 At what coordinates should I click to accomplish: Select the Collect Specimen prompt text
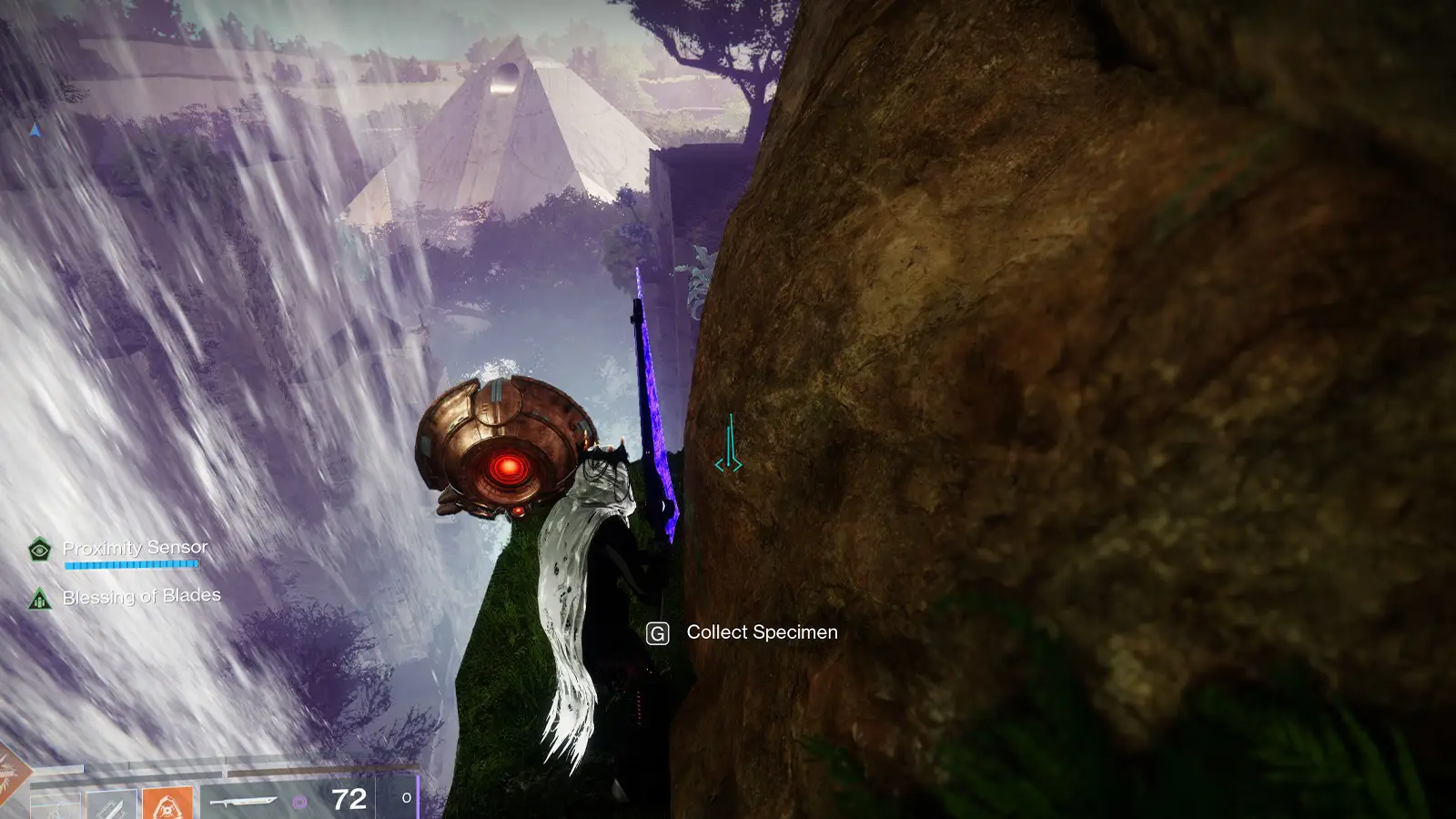763,632
